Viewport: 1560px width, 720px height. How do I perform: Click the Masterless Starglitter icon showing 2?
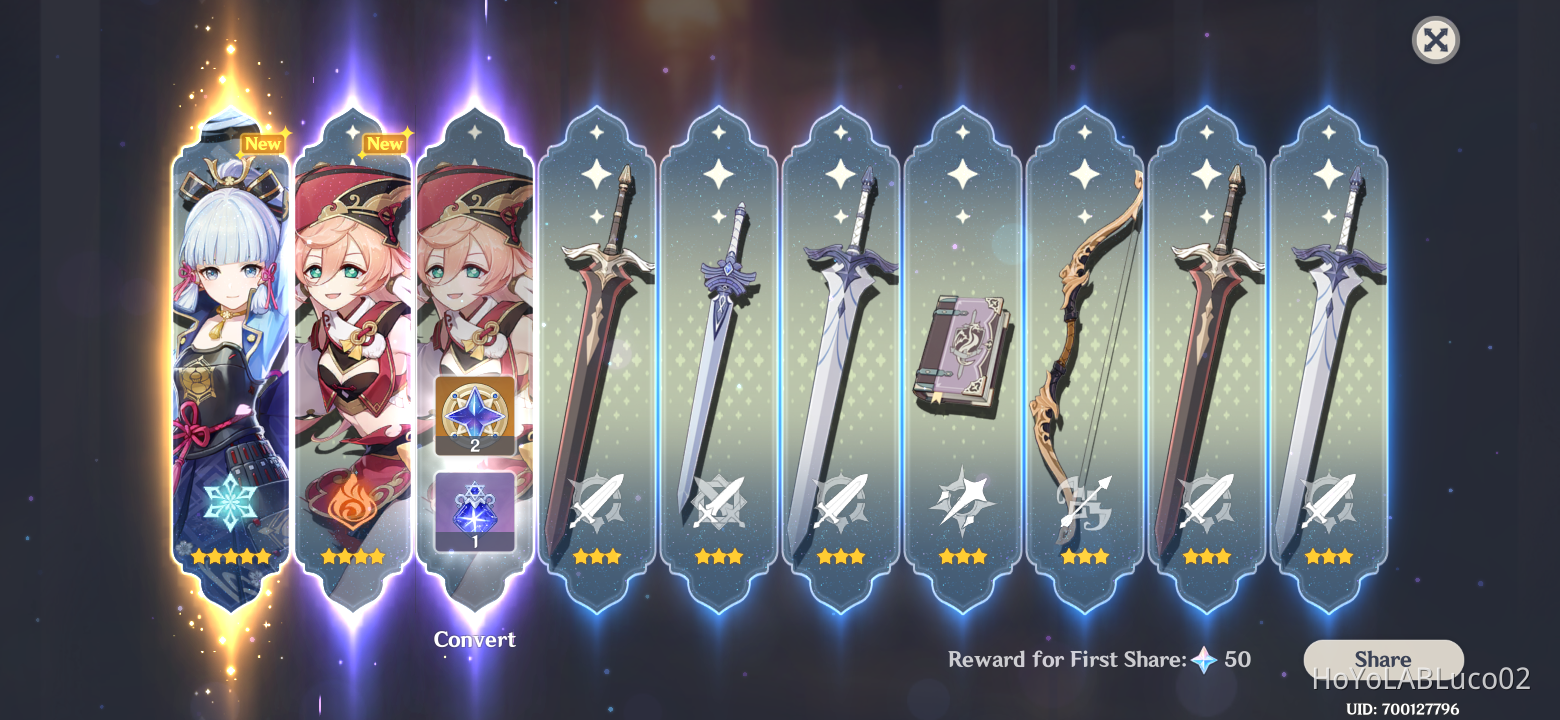[474, 417]
